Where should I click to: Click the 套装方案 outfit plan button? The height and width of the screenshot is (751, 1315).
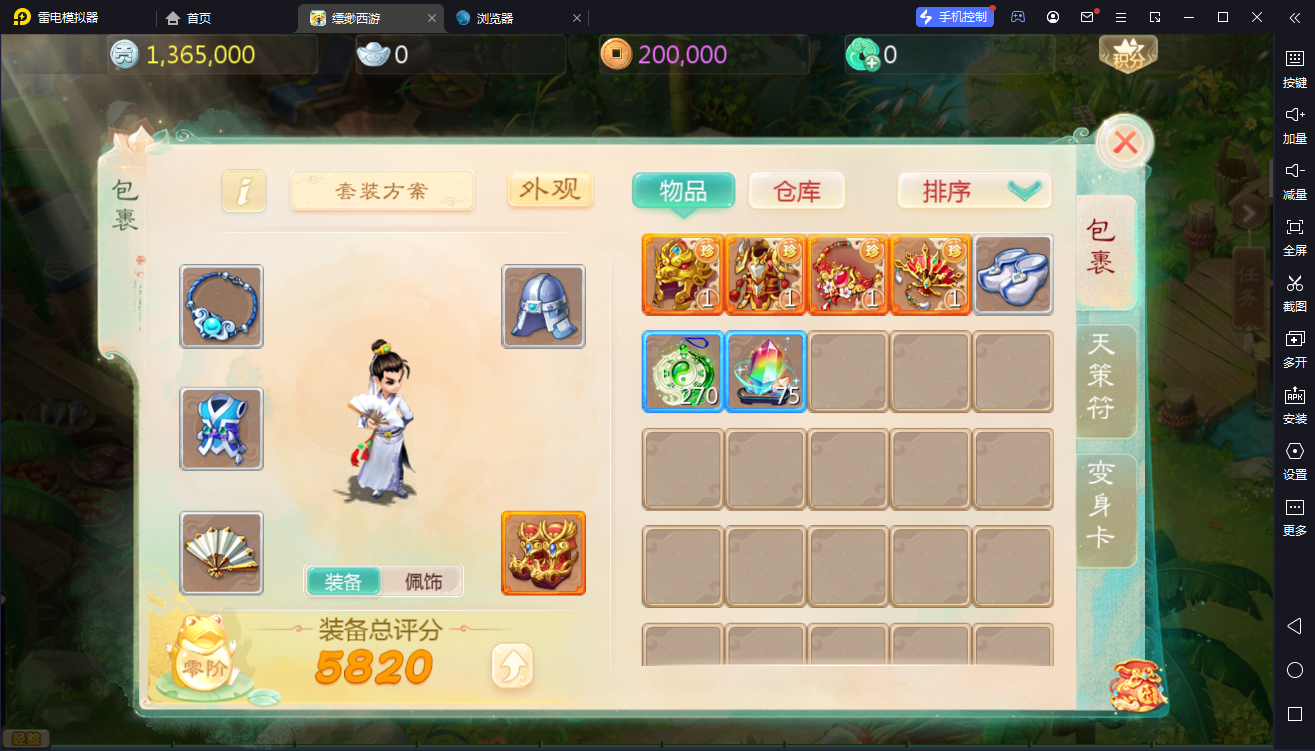(382, 191)
